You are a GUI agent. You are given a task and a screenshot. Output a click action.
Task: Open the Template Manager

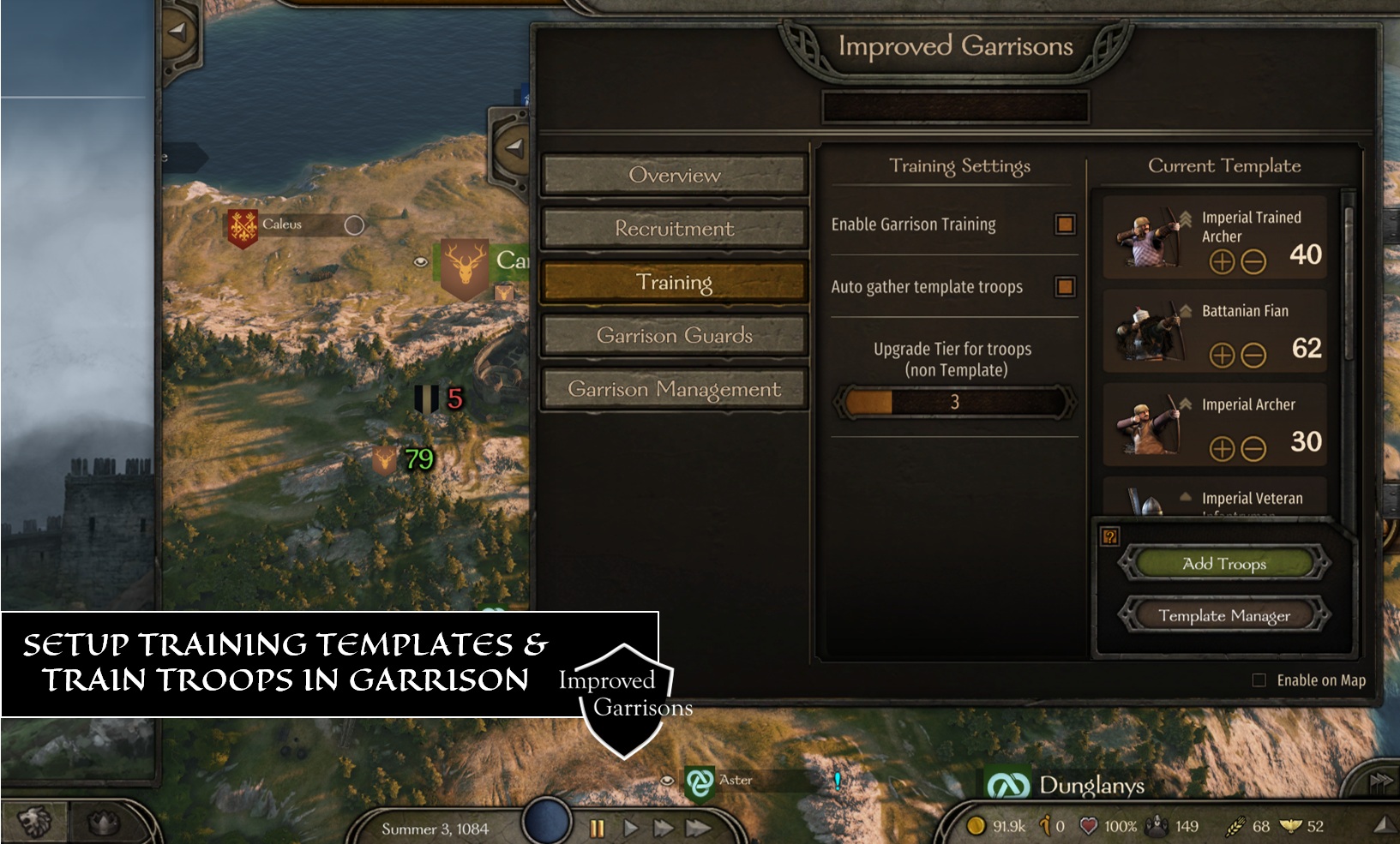(1224, 615)
